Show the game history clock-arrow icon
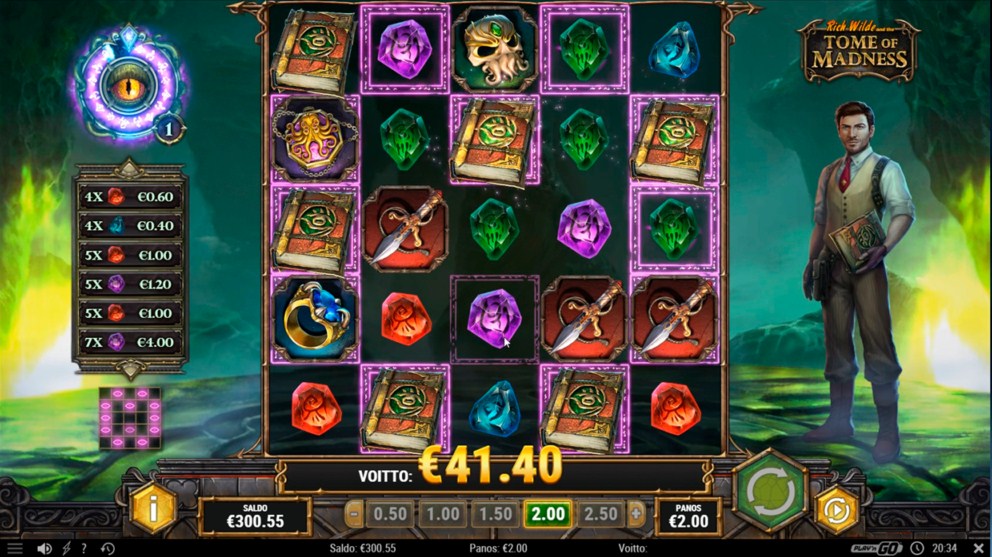The image size is (992, 557). 107,549
